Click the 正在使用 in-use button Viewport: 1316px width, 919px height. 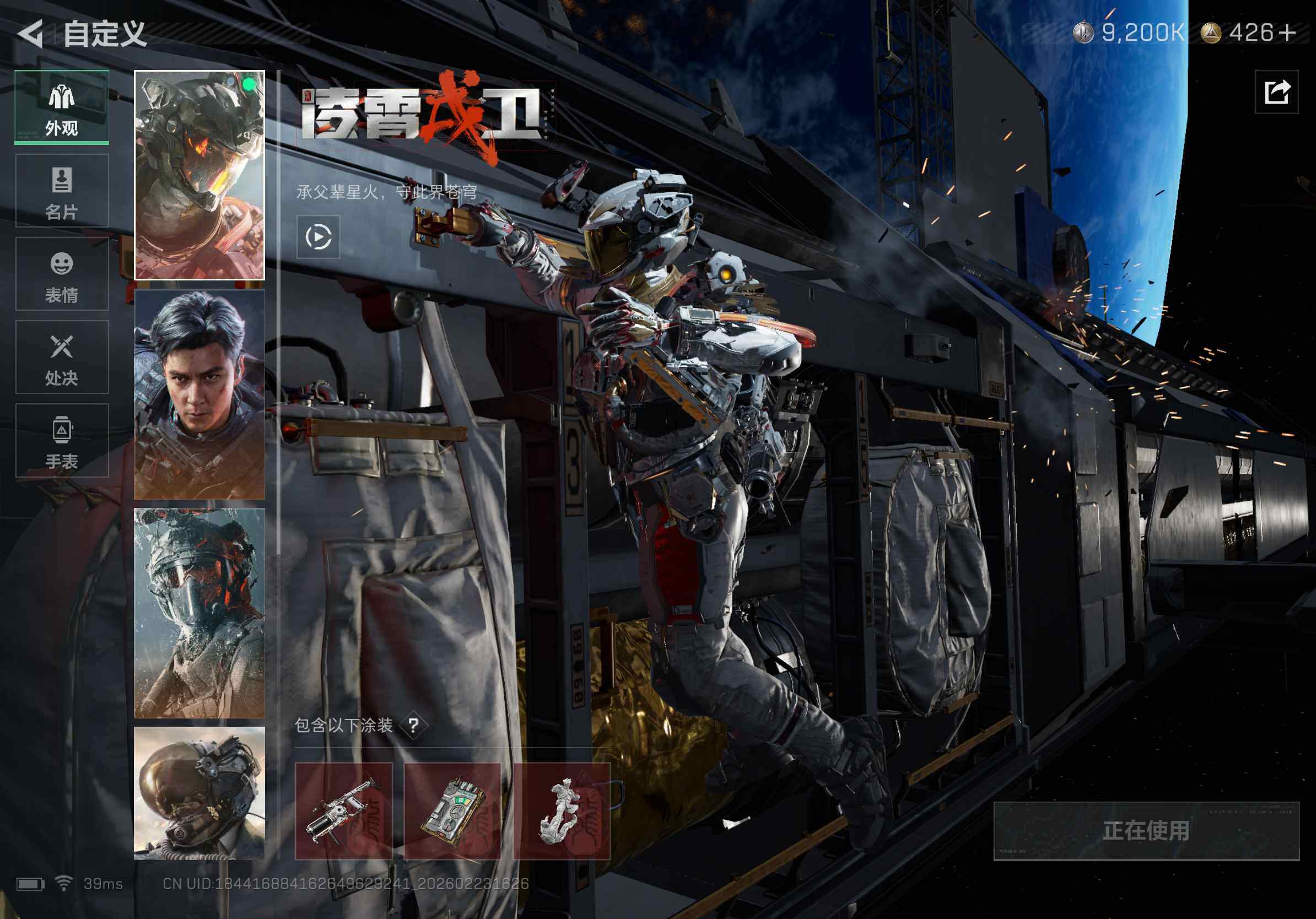tap(1146, 831)
